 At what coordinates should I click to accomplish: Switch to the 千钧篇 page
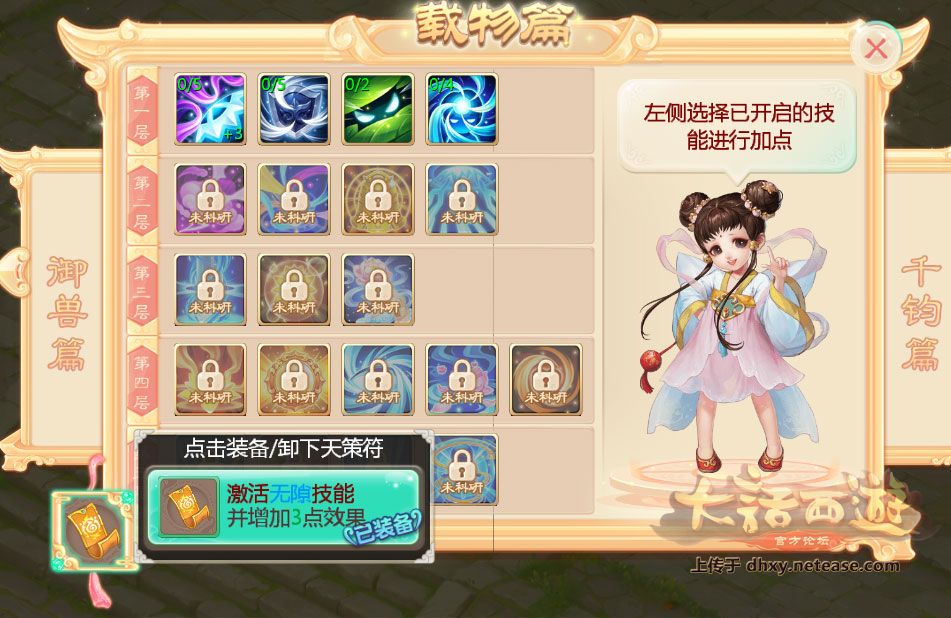tap(921, 313)
